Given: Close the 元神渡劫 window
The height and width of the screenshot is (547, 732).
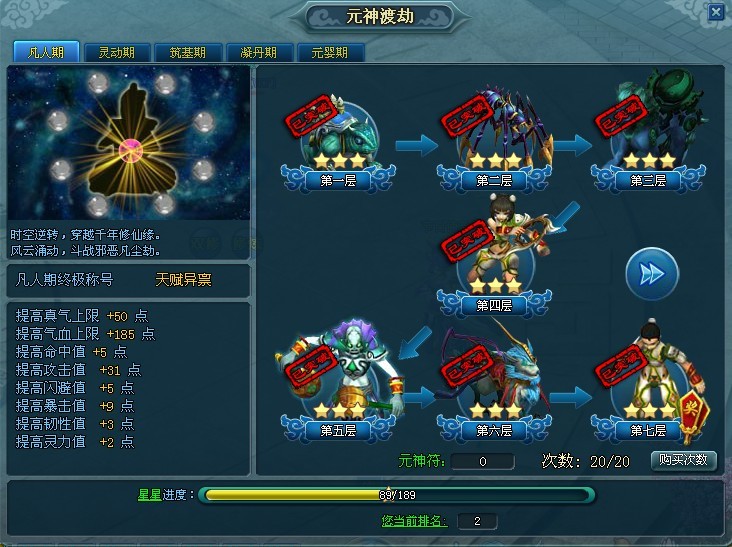Looking at the screenshot, I should click(x=715, y=13).
